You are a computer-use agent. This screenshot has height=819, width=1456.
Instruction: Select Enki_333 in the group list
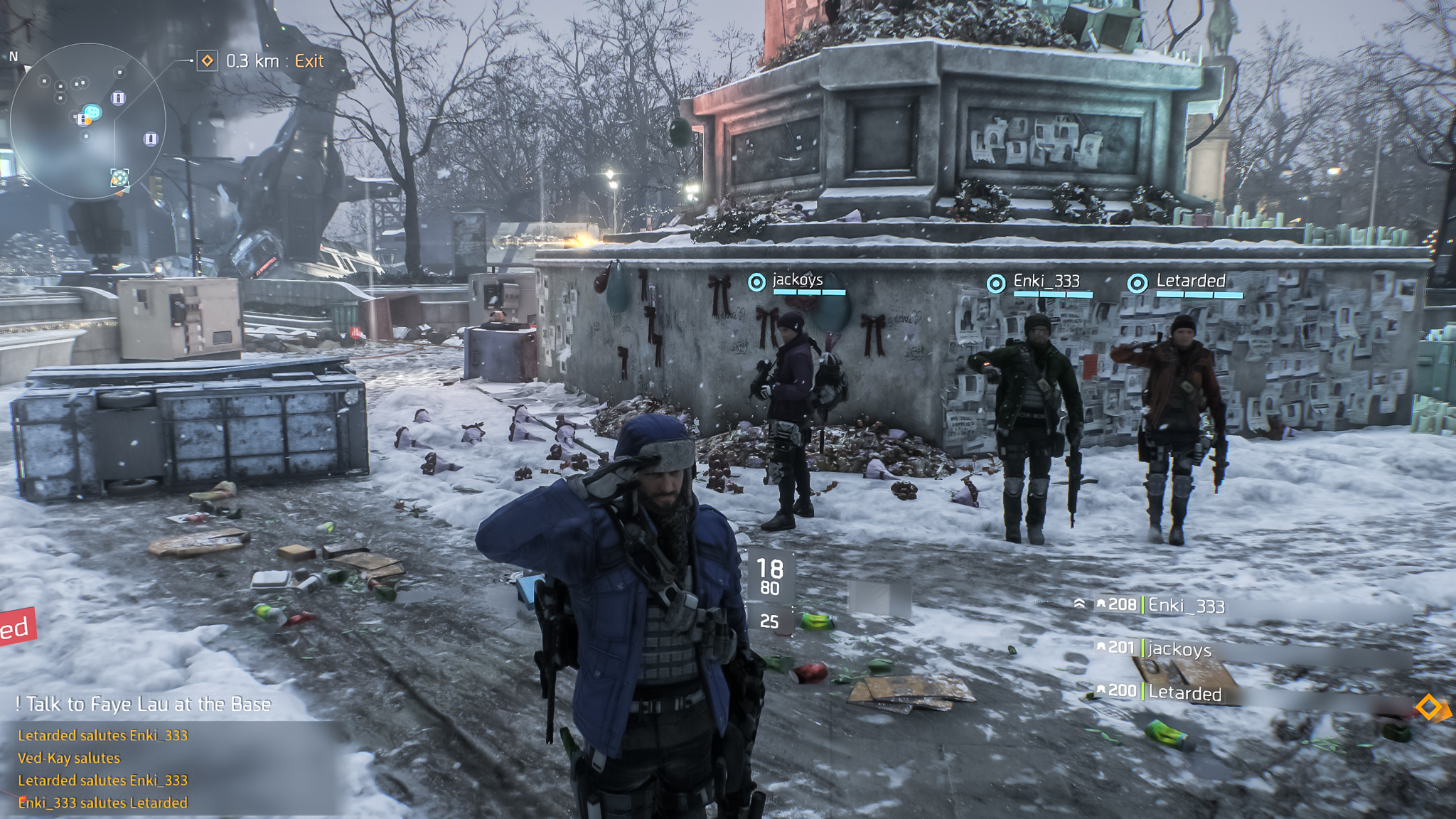coord(1186,606)
